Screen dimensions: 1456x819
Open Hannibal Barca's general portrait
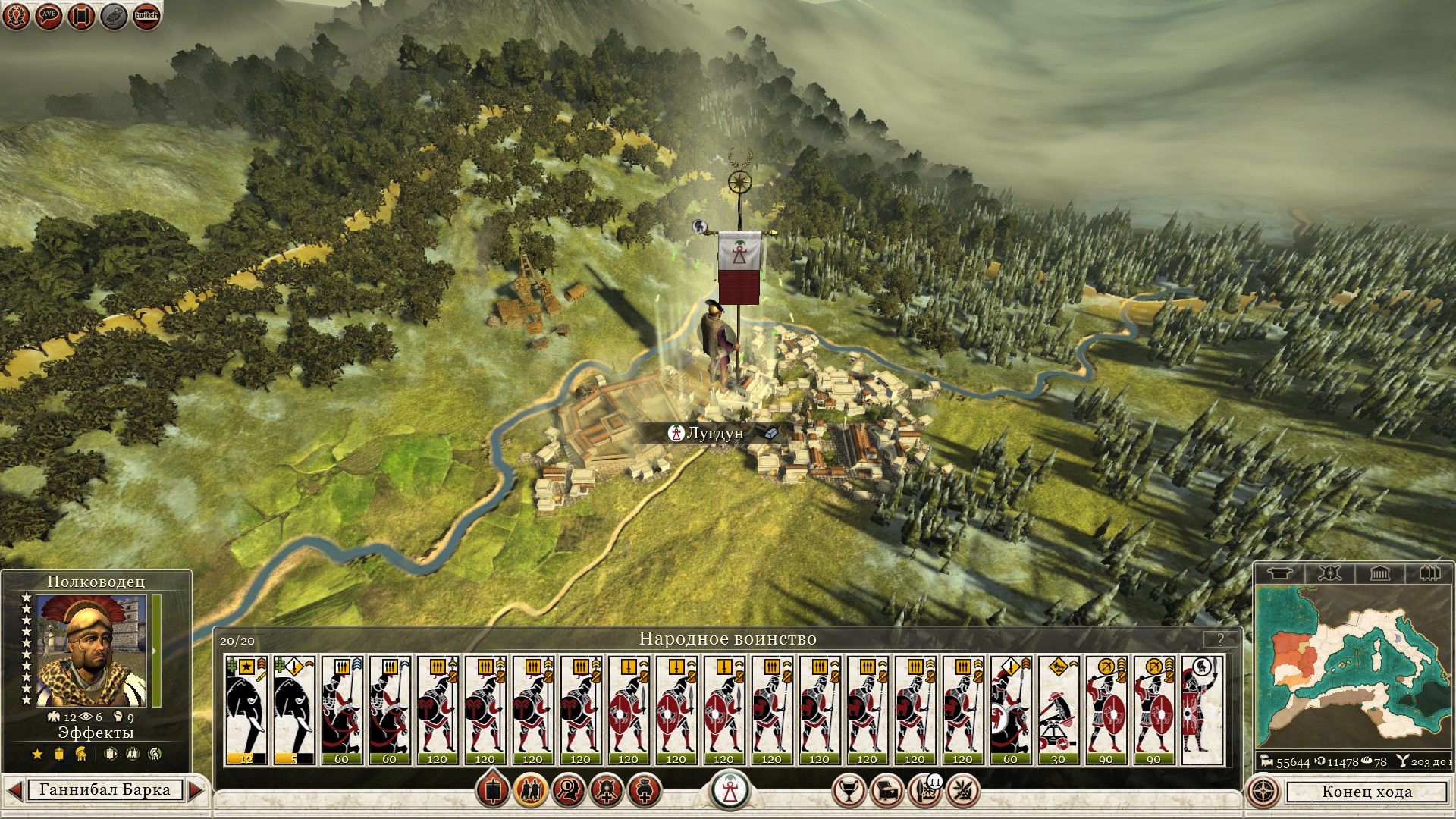click(91, 651)
